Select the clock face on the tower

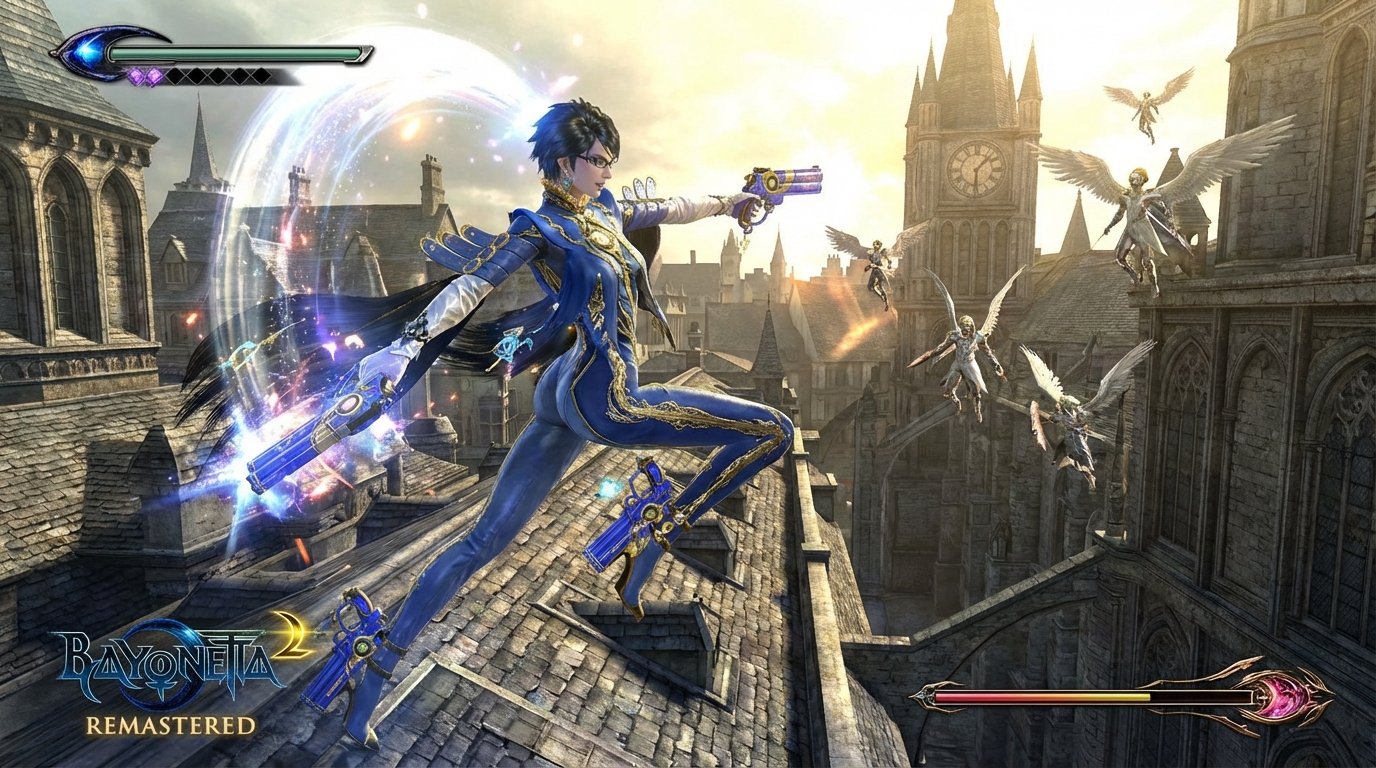(977, 170)
